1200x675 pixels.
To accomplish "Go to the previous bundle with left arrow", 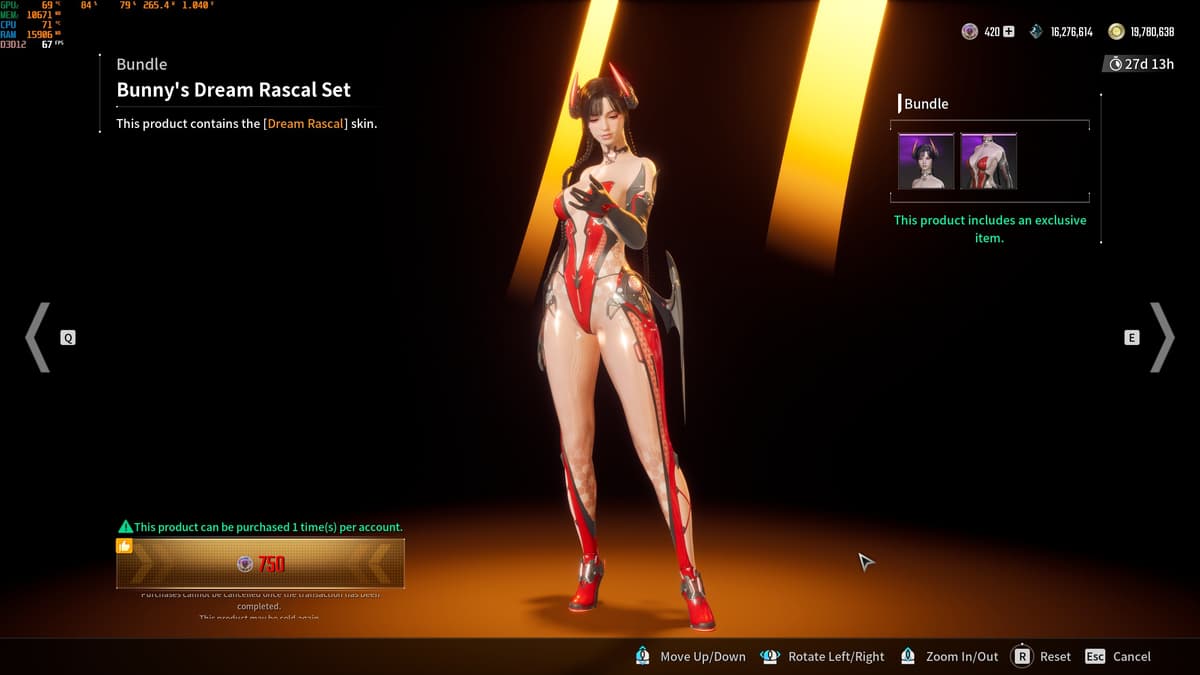I will pyautogui.click(x=38, y=338).
